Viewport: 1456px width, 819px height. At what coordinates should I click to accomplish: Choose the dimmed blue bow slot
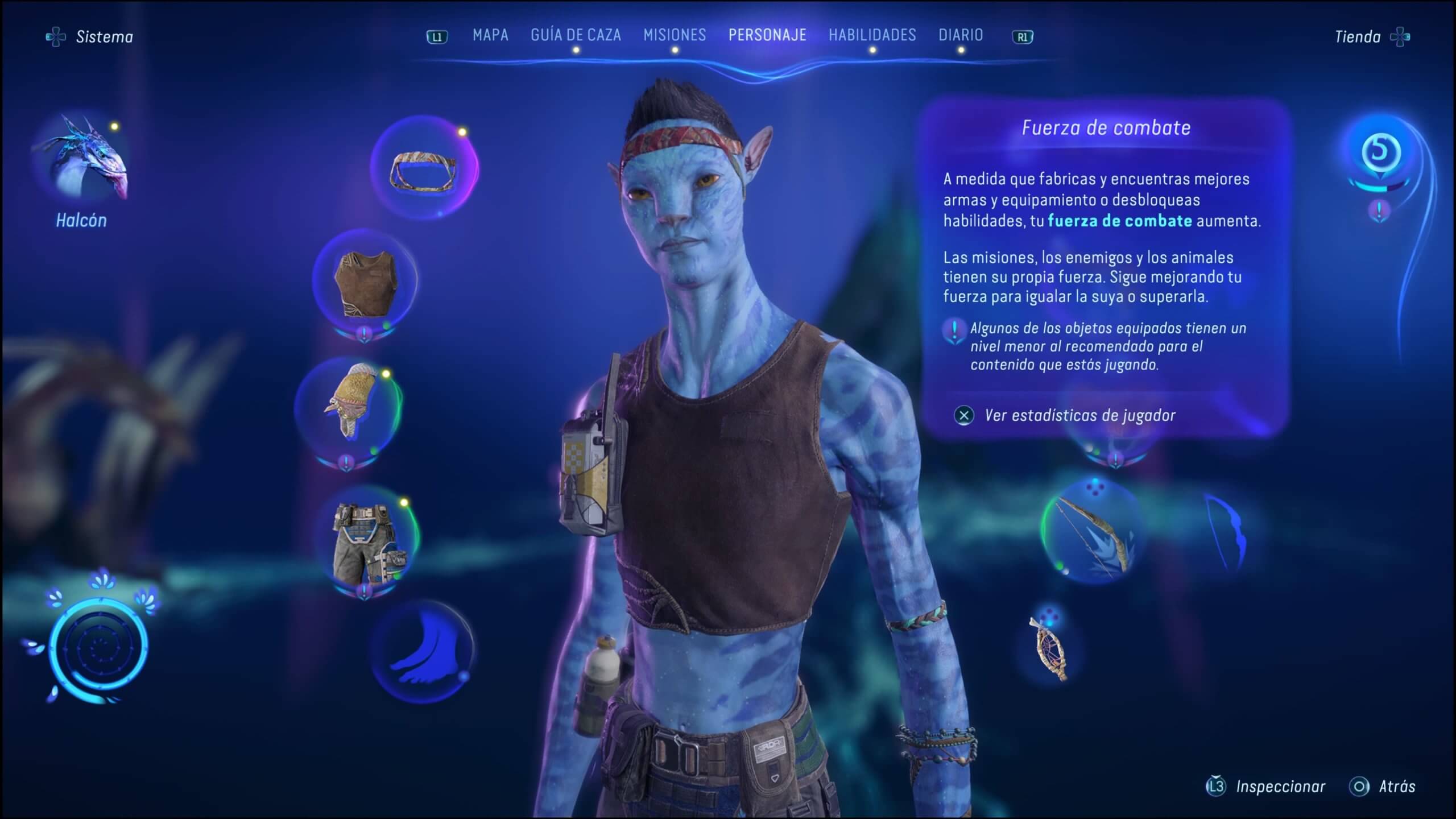click(x=1226, y=532)
